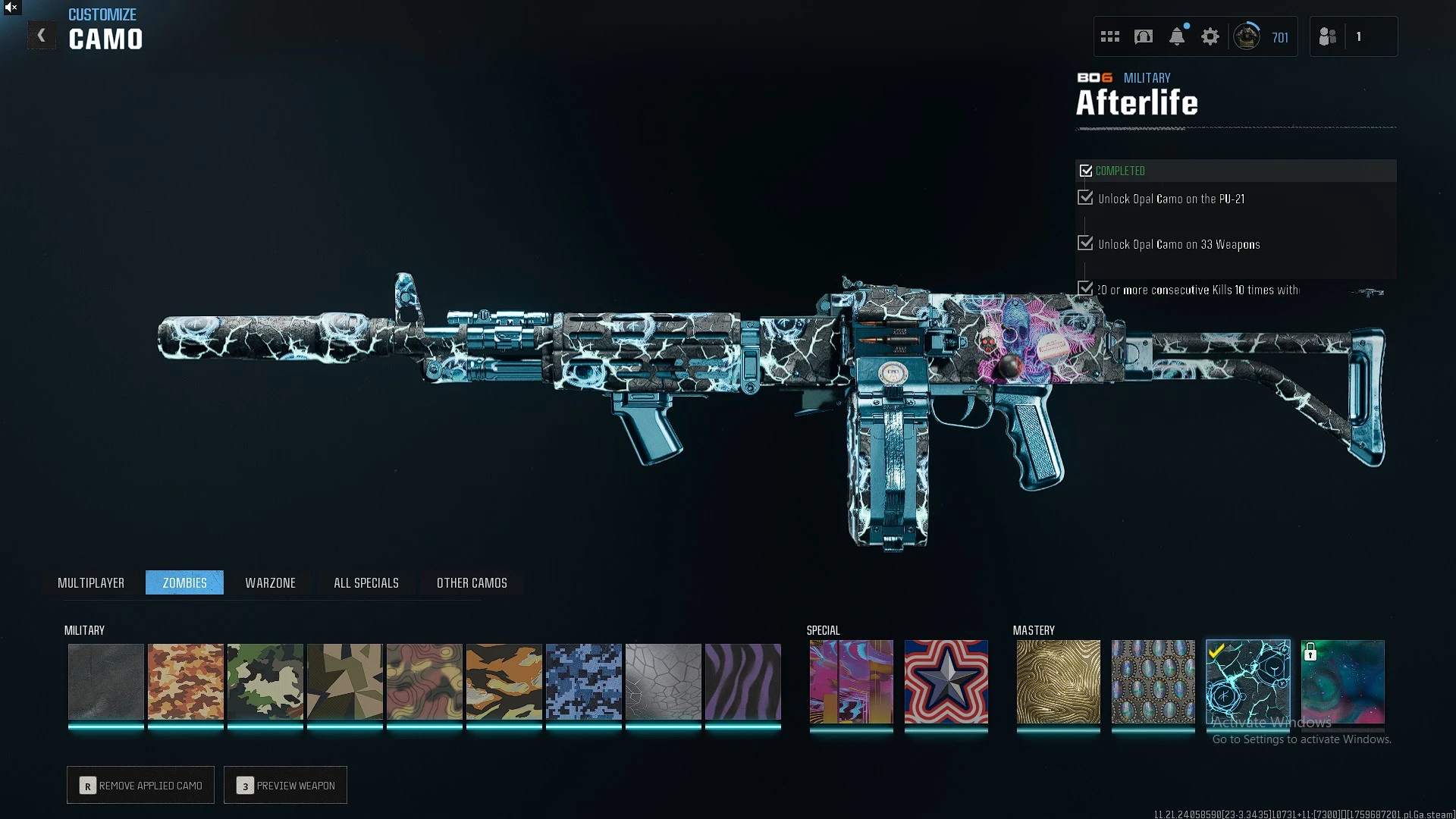
Task: Open the Warzone camo tab
Action: pyautogui.click(x=270, y=582)
